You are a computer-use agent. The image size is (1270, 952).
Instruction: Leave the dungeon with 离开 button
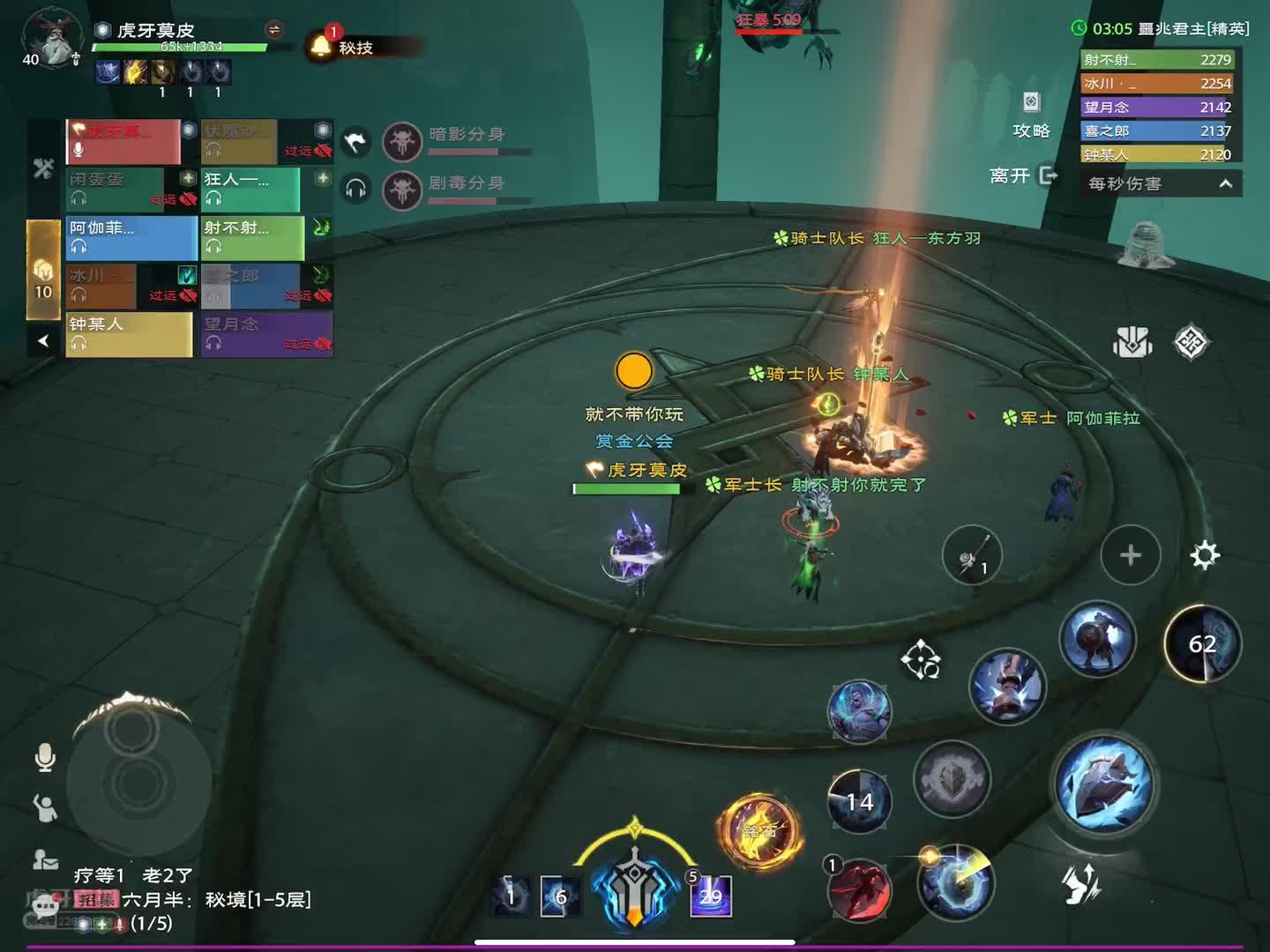pos(1023,175)
